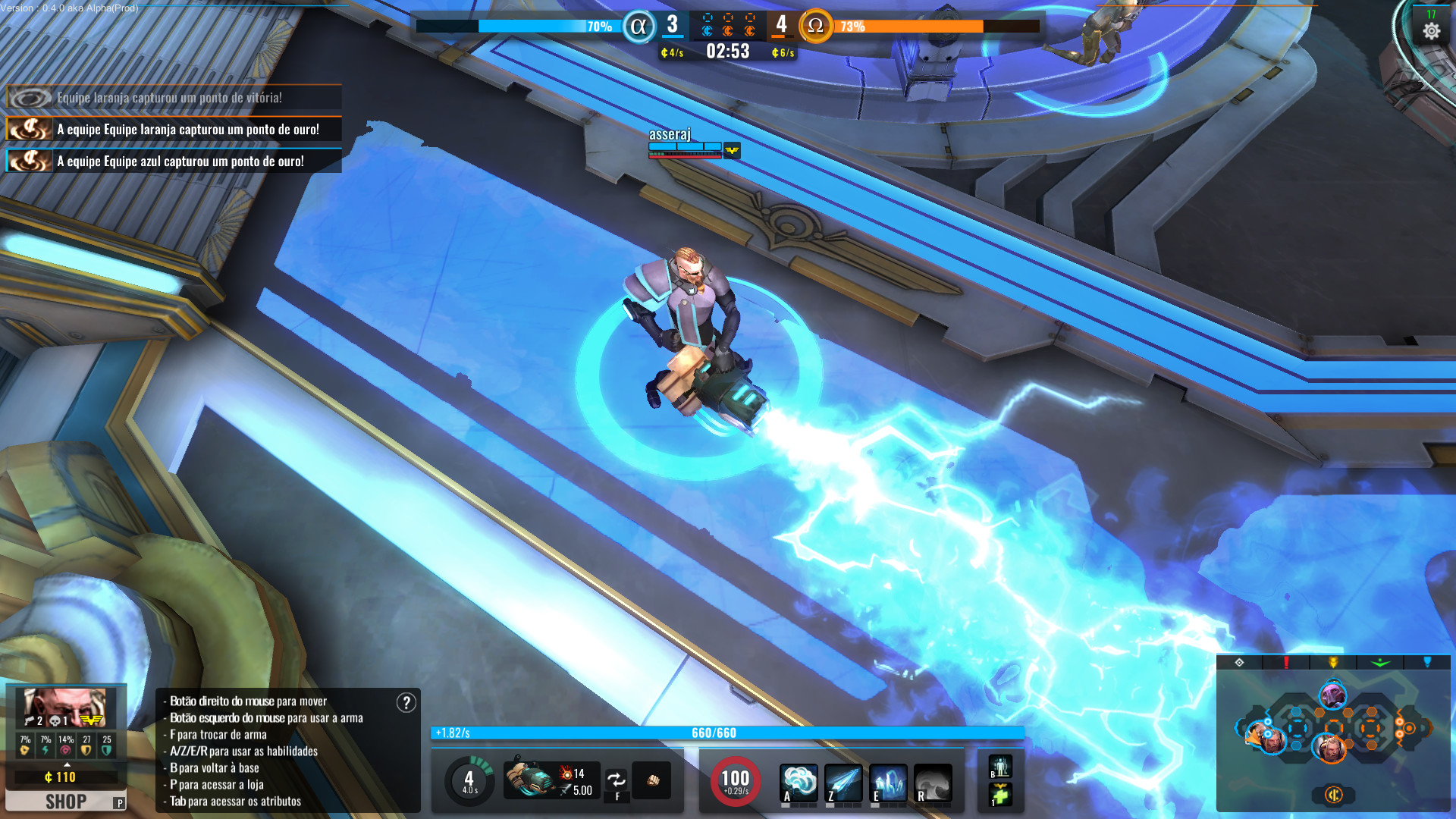Click the question mark help button
This screenshot has height=819, width=1456.
(407, 701)
